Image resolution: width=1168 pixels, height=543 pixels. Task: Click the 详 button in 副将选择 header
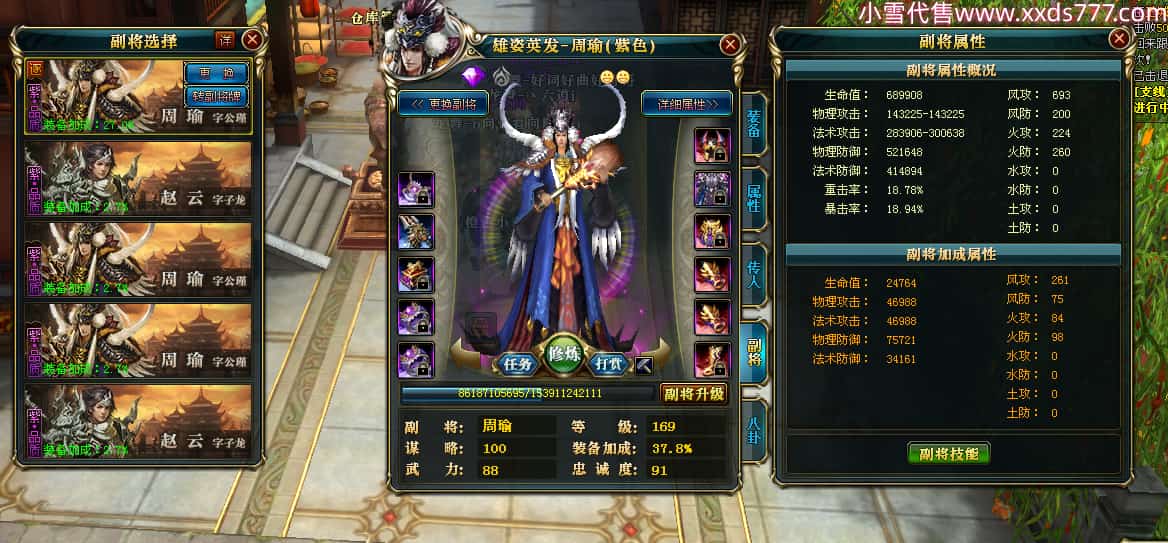pyautogui.click(x=225, y=40)
